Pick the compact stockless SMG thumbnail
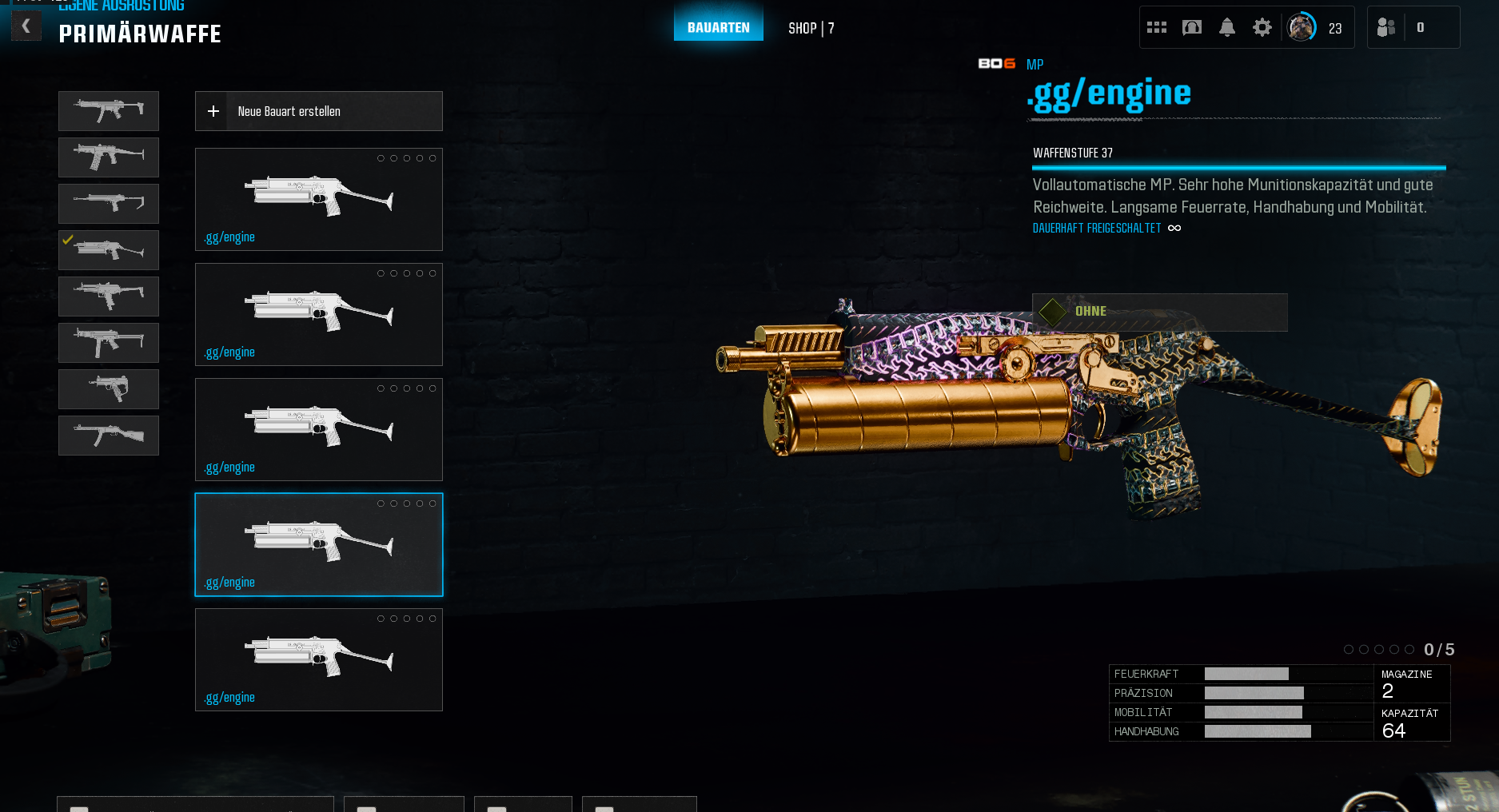The image size is (1499, 812). click(x=109, y=389)
